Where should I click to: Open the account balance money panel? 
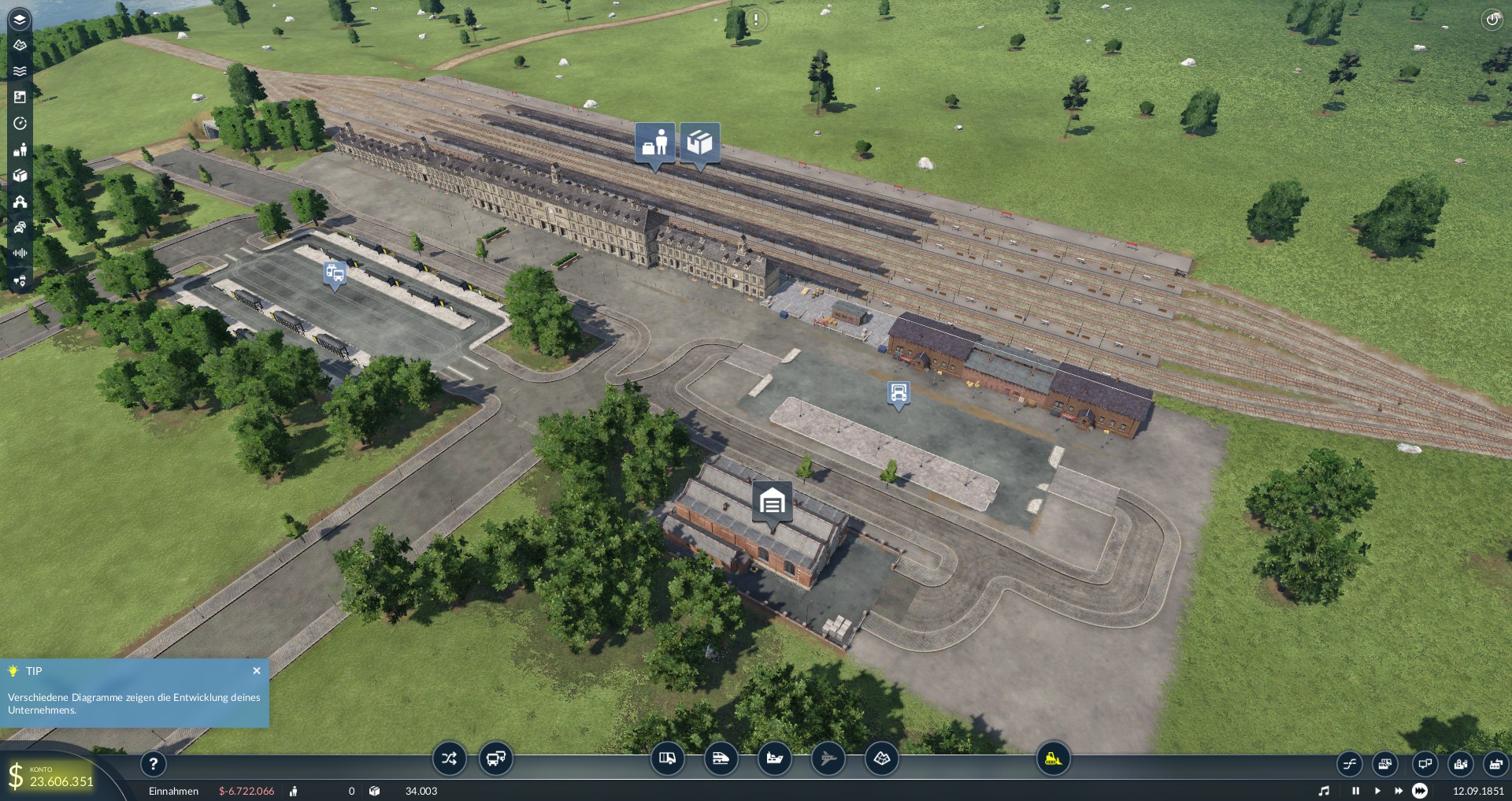pos(52,777)
